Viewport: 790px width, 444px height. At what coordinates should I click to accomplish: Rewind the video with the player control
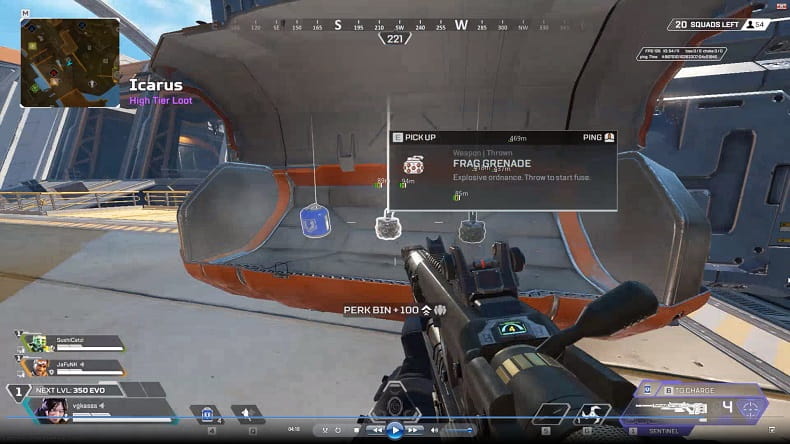coord(375,430)
